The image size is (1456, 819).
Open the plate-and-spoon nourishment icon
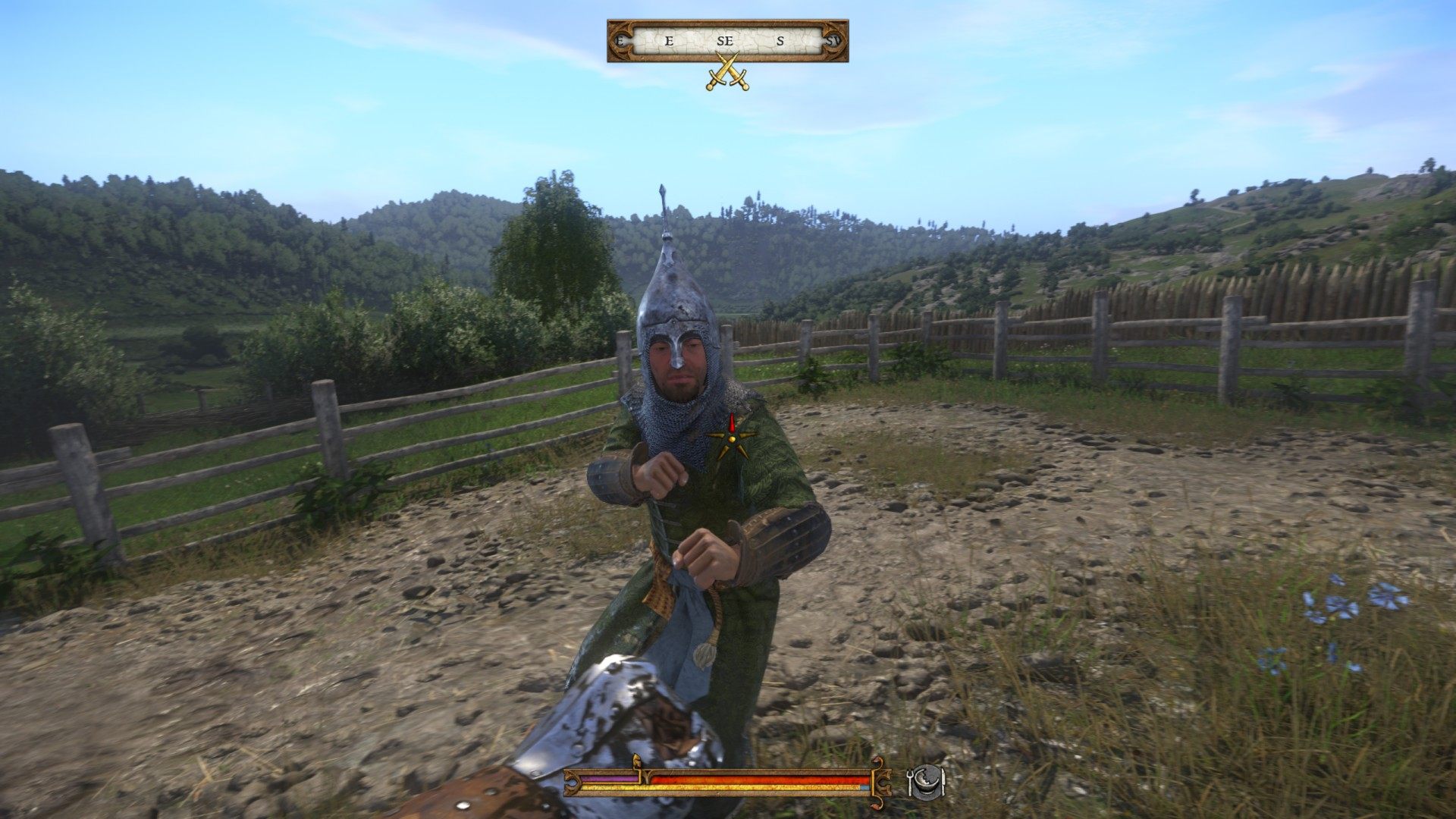(x=926, y=781)
